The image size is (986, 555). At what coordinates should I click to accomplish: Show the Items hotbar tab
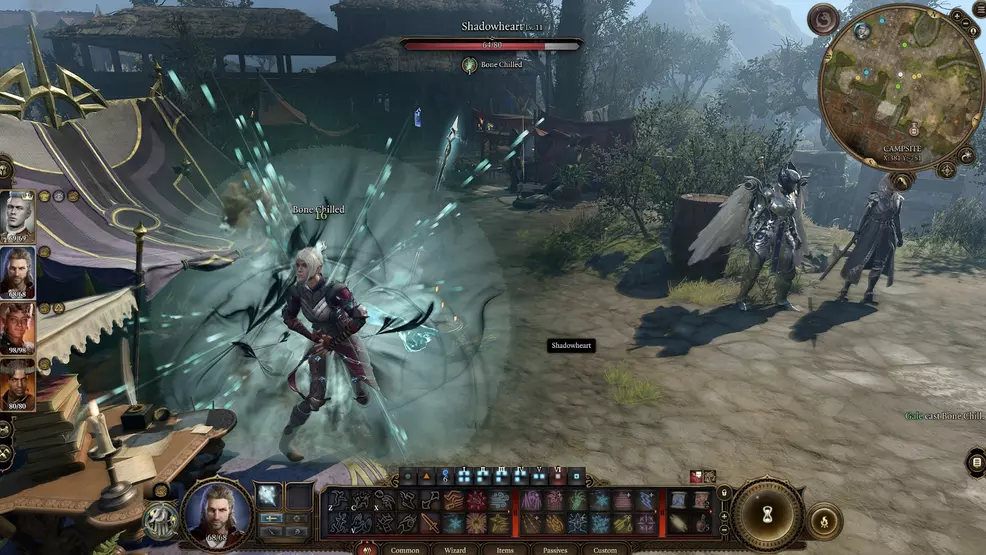505,549
